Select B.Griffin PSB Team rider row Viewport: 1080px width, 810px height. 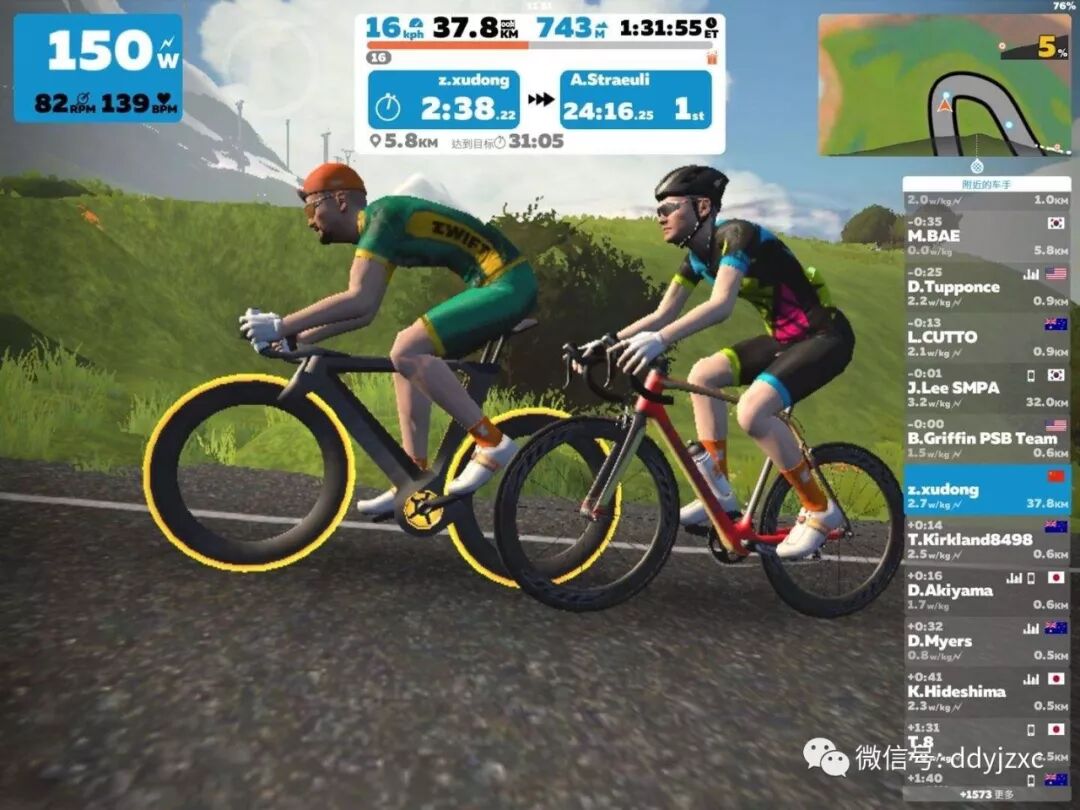pyautogui.click(x=986, y=439)
